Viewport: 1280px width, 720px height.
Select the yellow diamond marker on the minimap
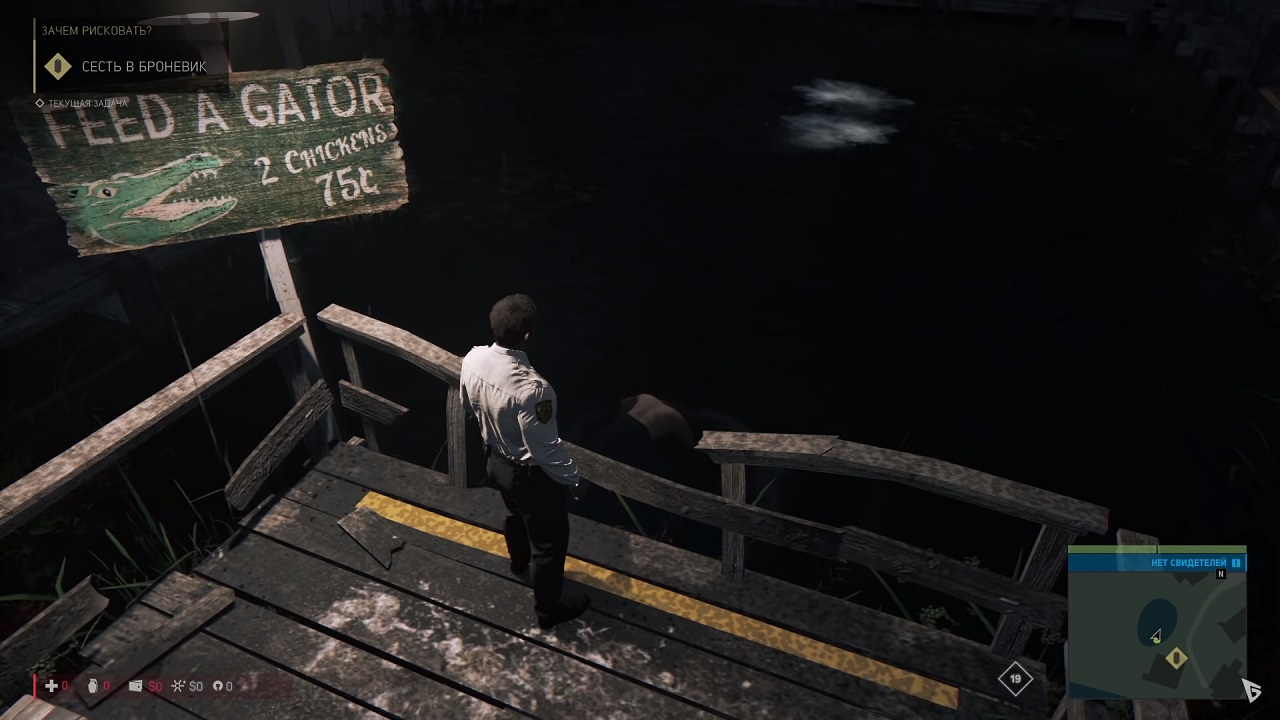[x=1177, y=657]
